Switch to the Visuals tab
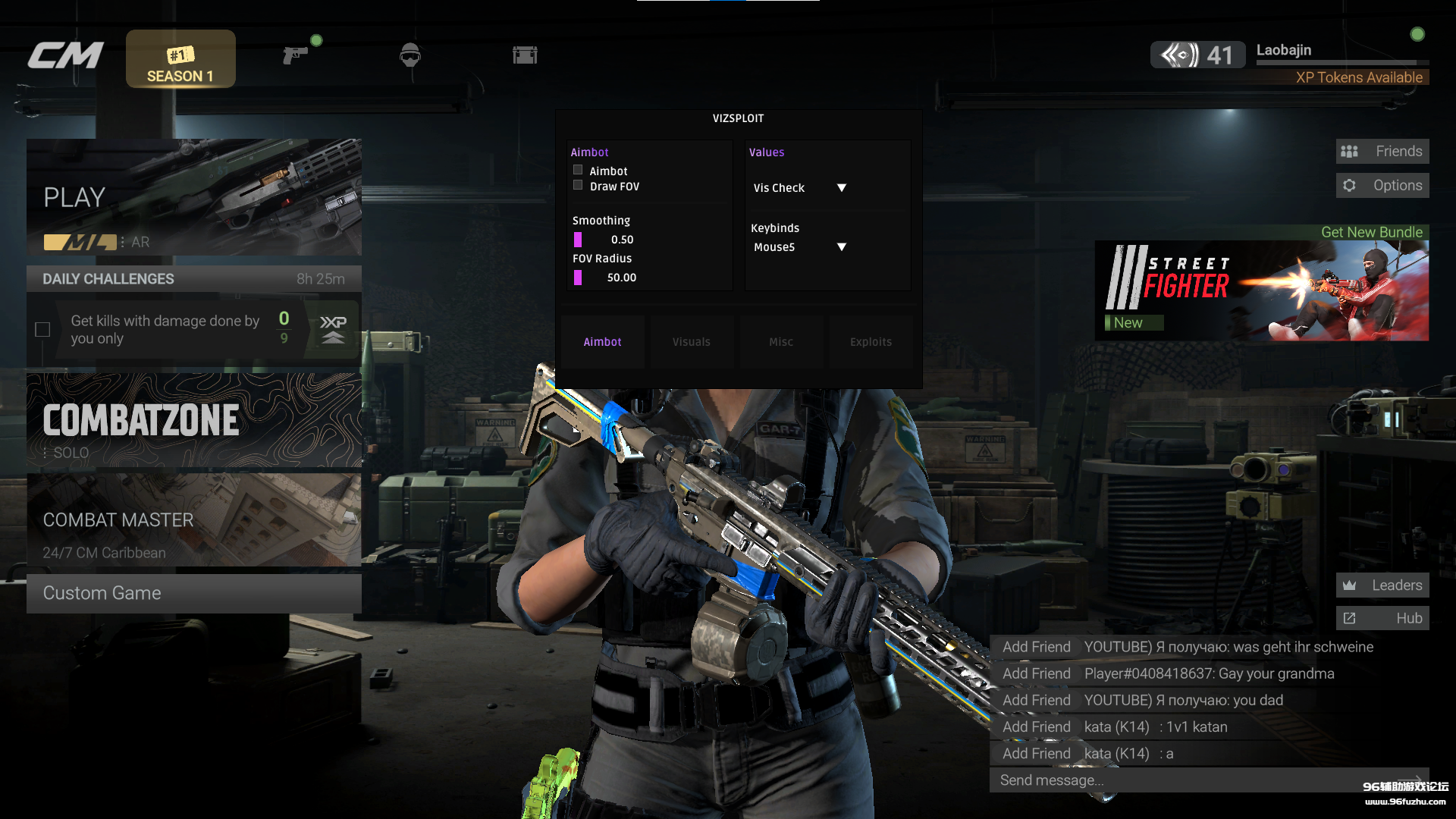 [692, 342]
